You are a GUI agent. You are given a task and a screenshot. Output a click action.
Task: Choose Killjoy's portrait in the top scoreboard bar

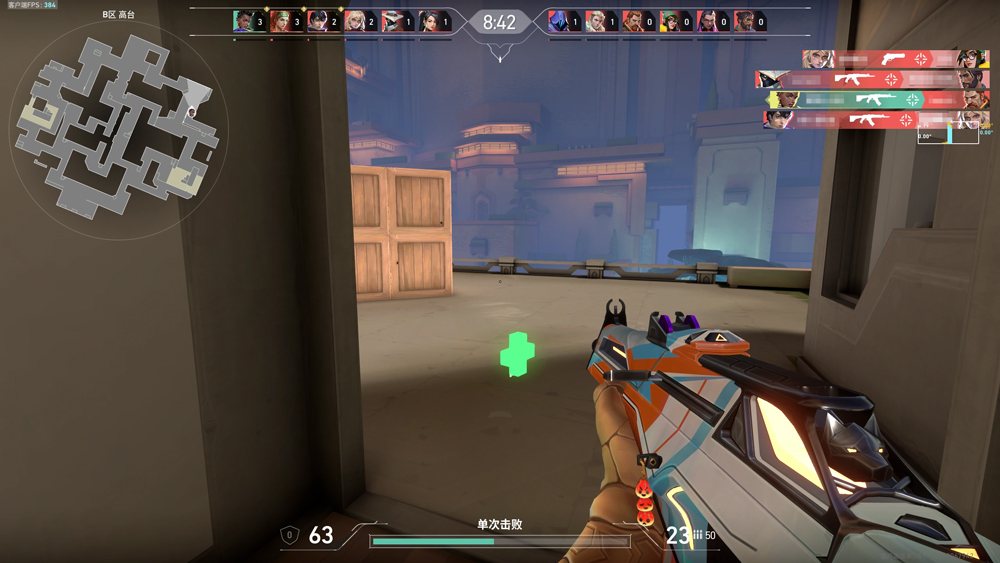click(x=673, y=21)
